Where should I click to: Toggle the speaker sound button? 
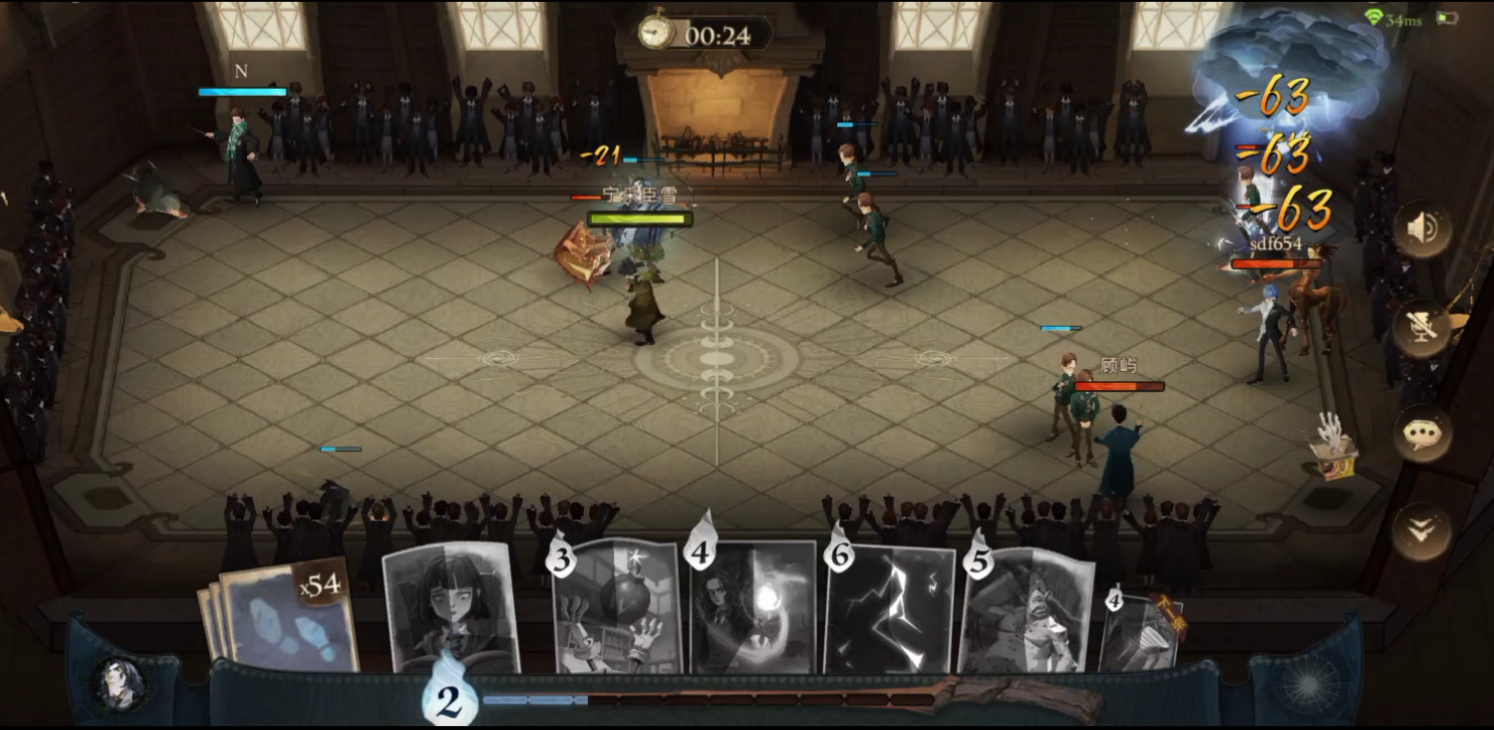(x=1421, y=229)
